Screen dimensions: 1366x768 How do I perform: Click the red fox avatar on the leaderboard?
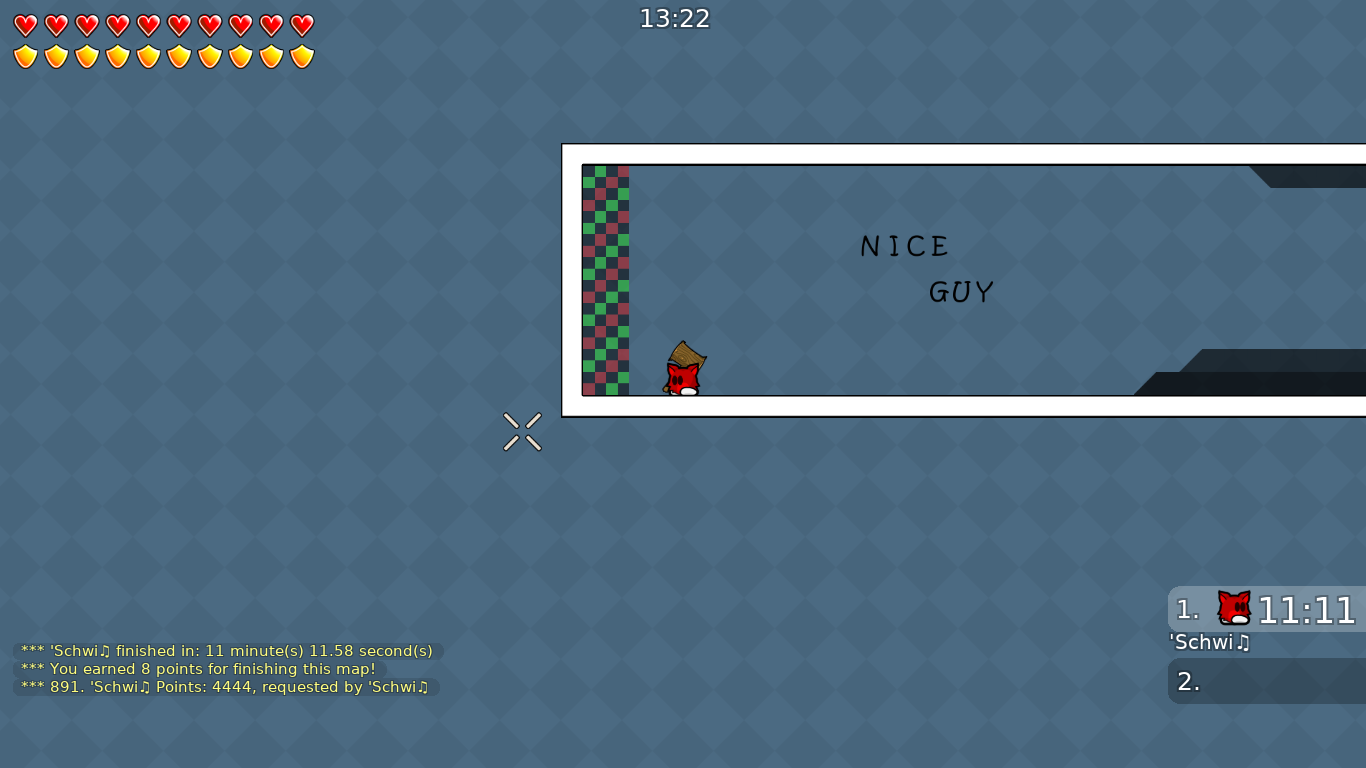[1233, 606]
